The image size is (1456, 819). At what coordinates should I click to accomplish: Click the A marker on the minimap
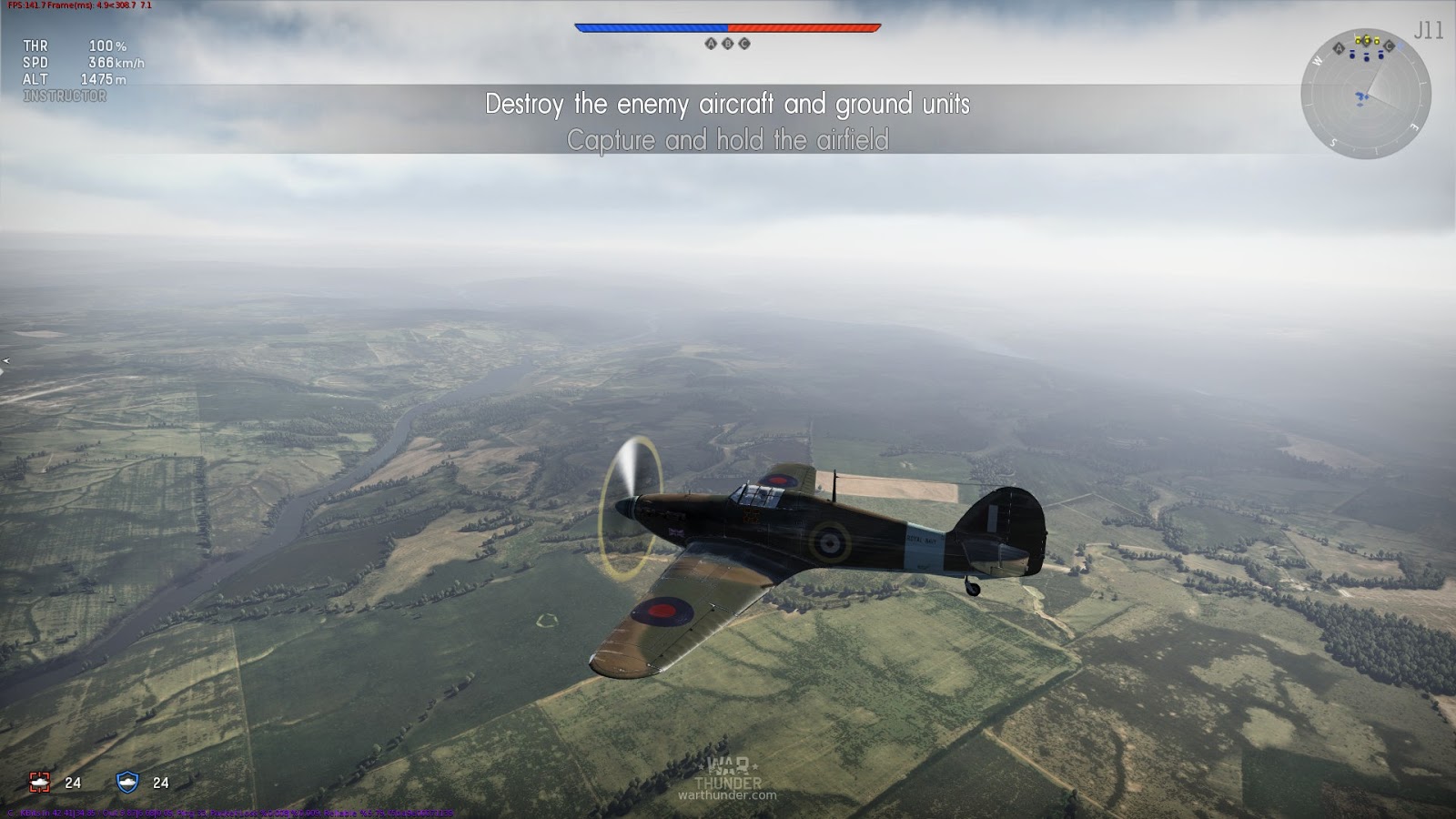point(1339,48)
